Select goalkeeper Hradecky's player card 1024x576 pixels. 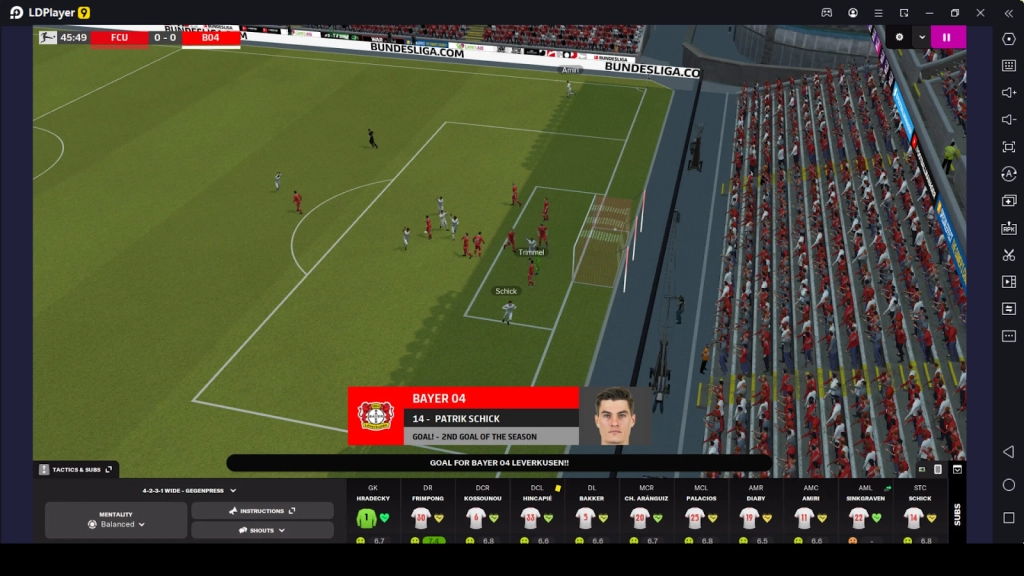(373, 517)
